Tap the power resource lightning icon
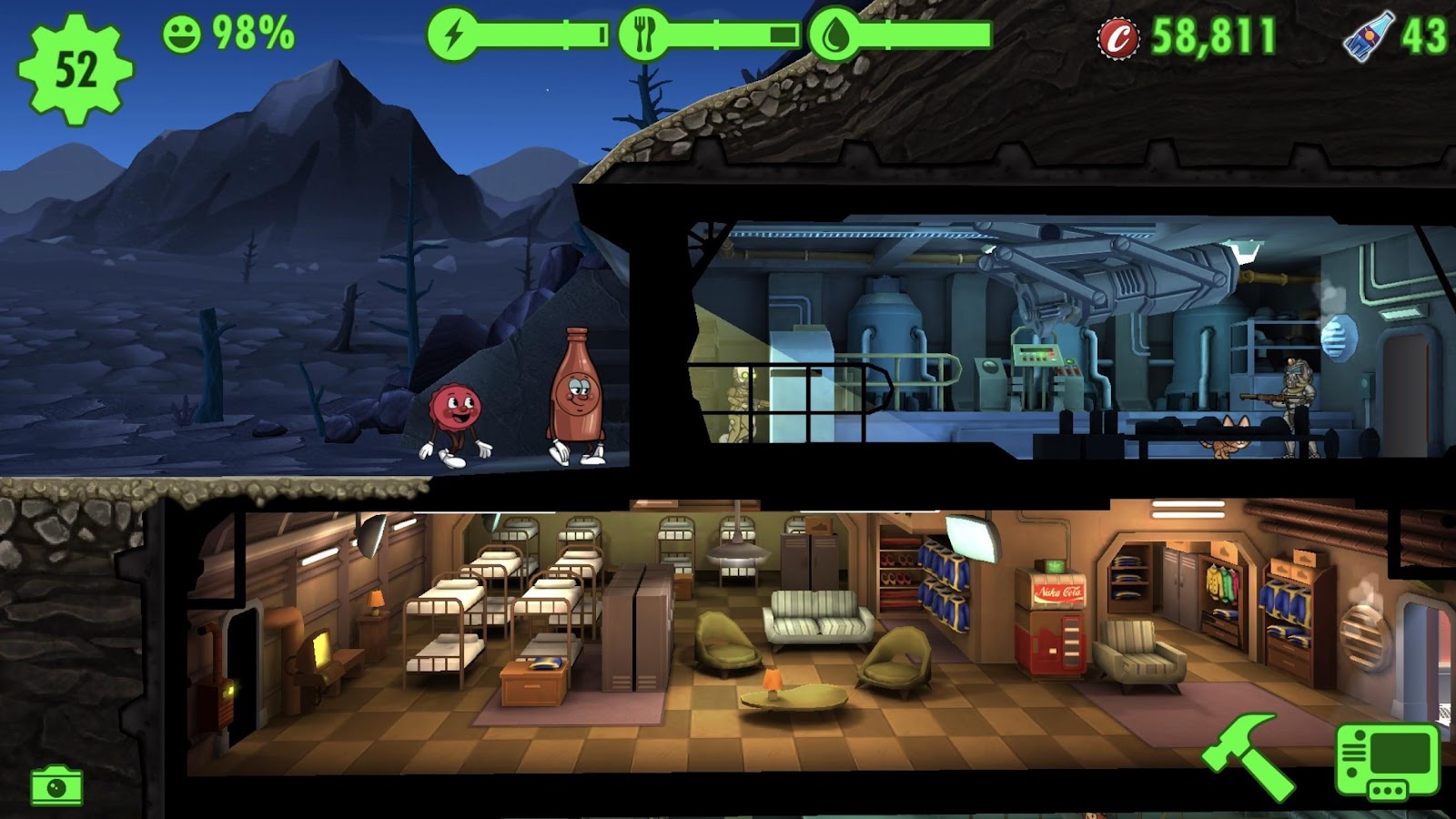Image resolution: width=1456 pixels, height=819 pixels. (x=453, y=35)
